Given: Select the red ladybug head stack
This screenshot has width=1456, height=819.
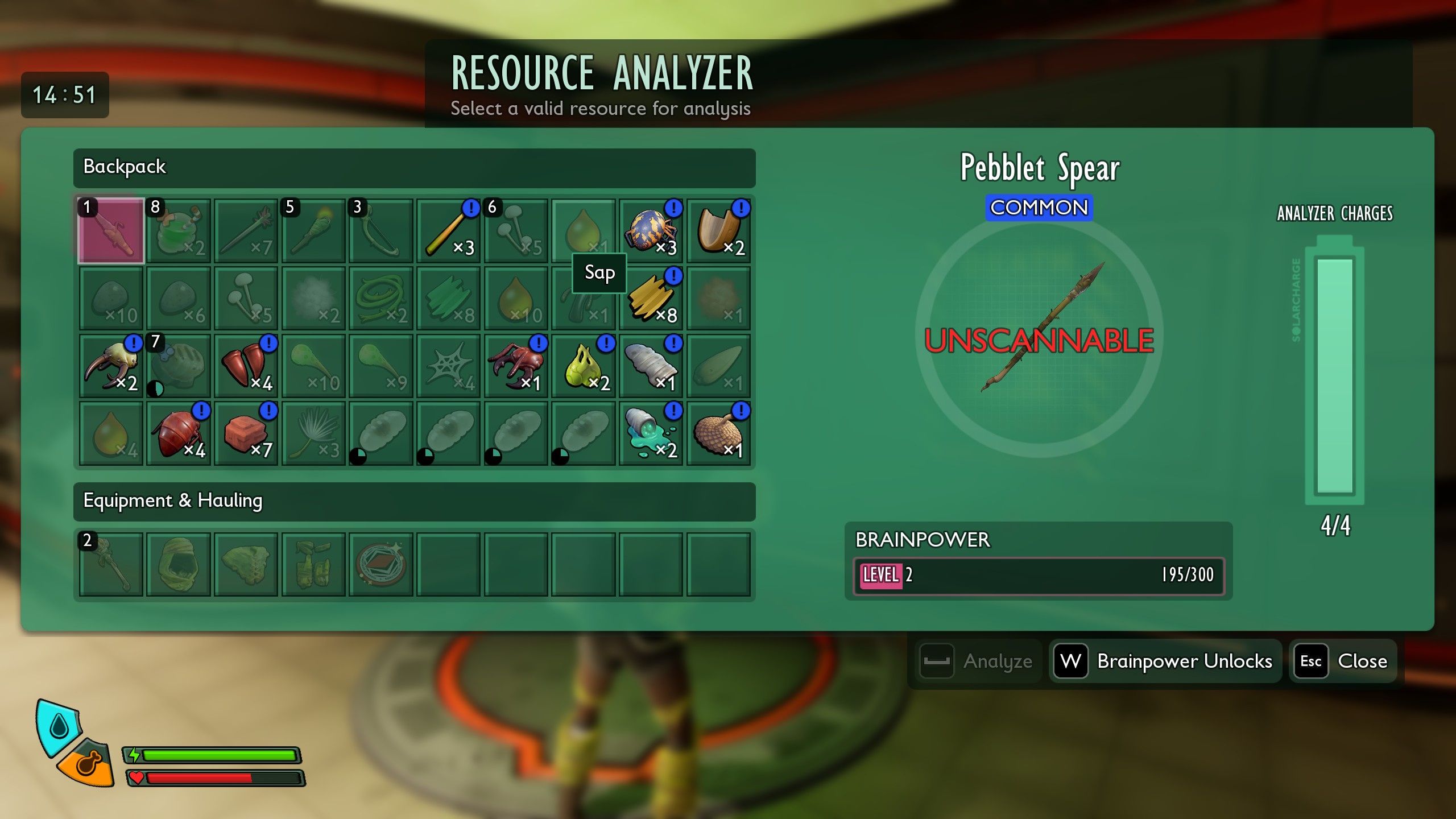Looking at the screenshot, I should coord(179,433).
